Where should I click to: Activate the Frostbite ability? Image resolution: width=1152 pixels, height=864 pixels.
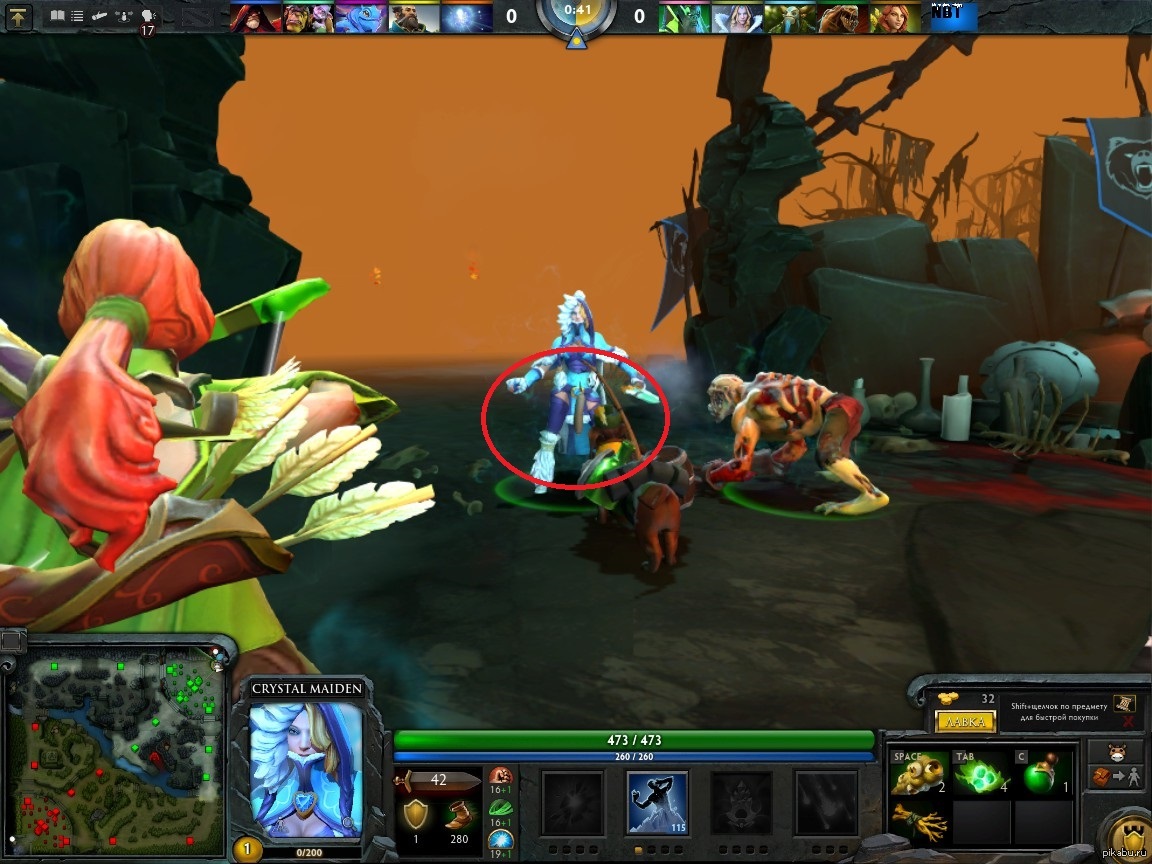point(657,802)
